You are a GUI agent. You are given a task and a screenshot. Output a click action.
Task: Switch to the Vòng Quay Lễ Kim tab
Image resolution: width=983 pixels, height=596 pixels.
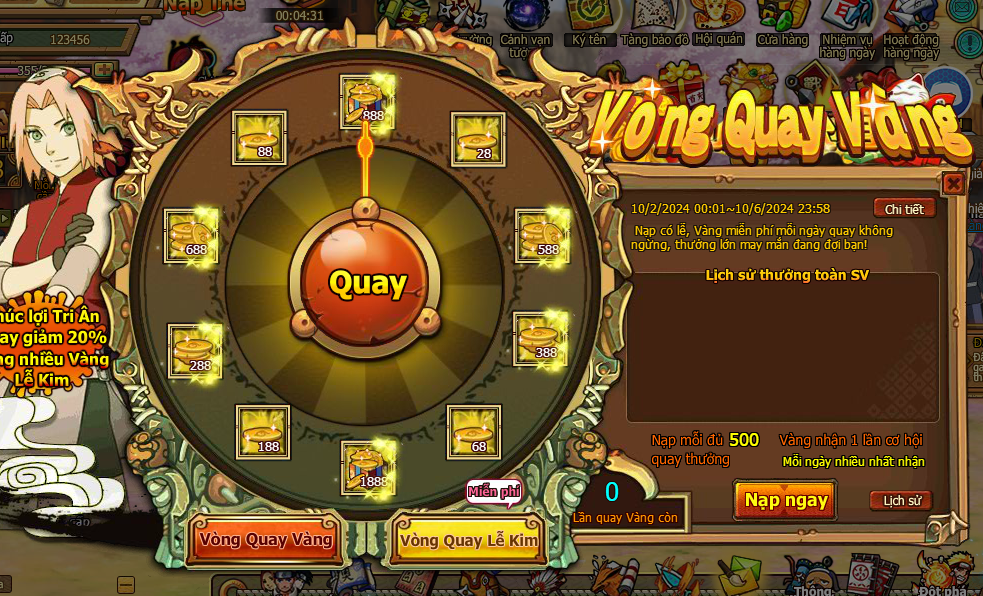tap(468, 540)
